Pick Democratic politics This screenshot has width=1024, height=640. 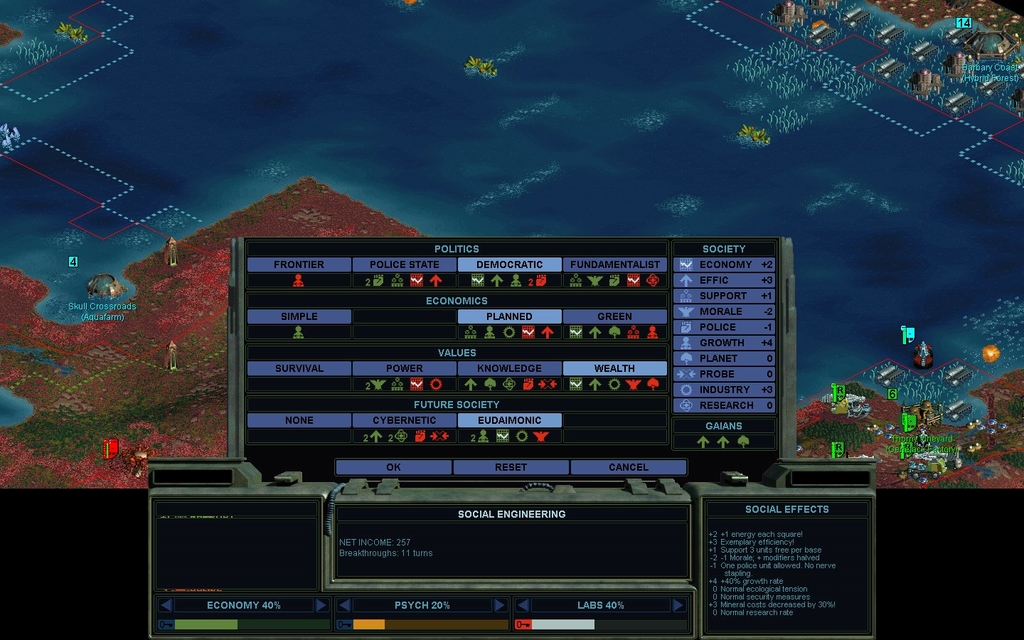(x=509, y=265)
